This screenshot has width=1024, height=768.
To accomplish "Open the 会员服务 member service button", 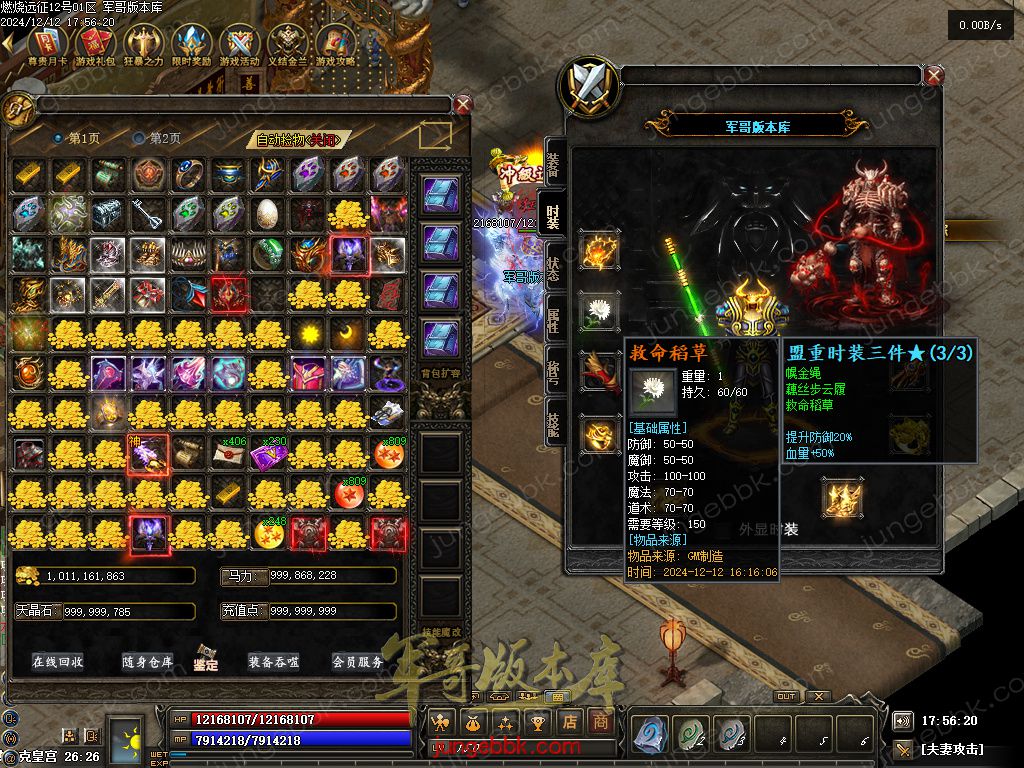I will point(358,662).
